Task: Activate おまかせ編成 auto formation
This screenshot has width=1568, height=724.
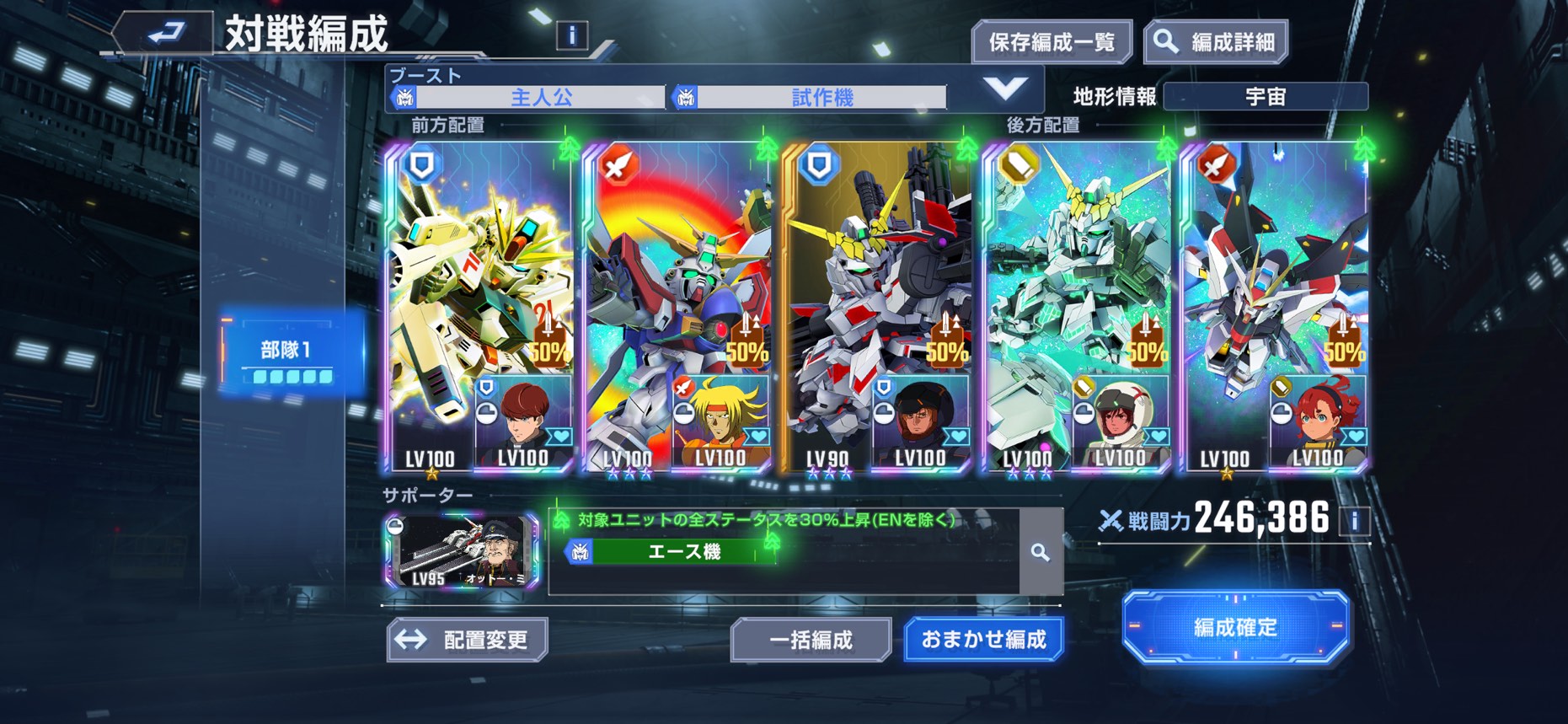Action: pos(983,640)
